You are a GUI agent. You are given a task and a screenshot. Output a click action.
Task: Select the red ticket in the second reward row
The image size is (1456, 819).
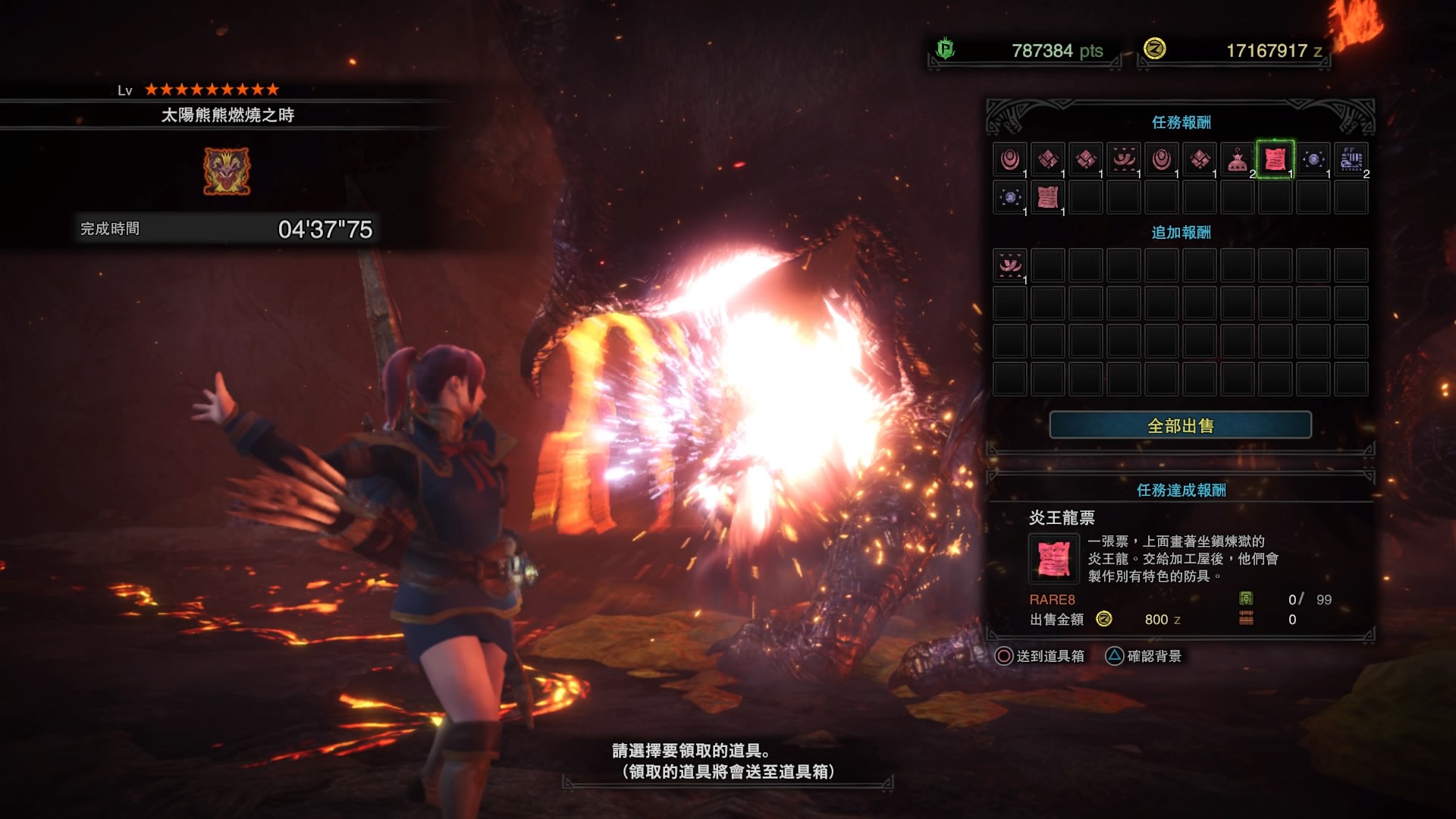1047,197
